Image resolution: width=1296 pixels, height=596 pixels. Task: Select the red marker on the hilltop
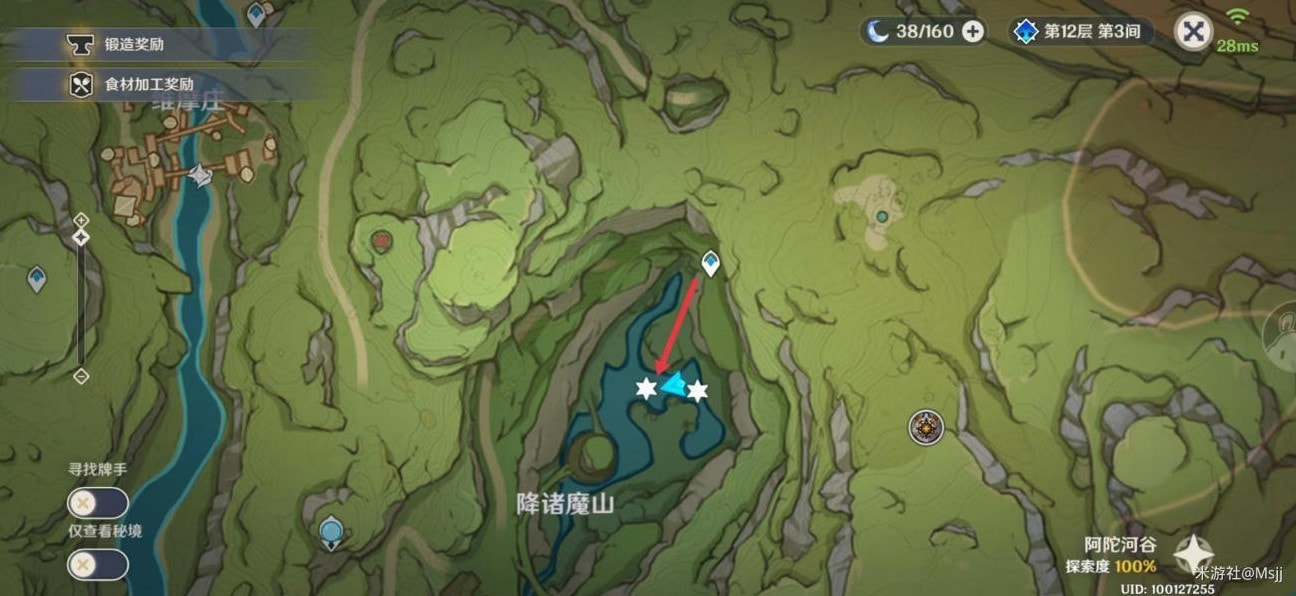point(381,240)
